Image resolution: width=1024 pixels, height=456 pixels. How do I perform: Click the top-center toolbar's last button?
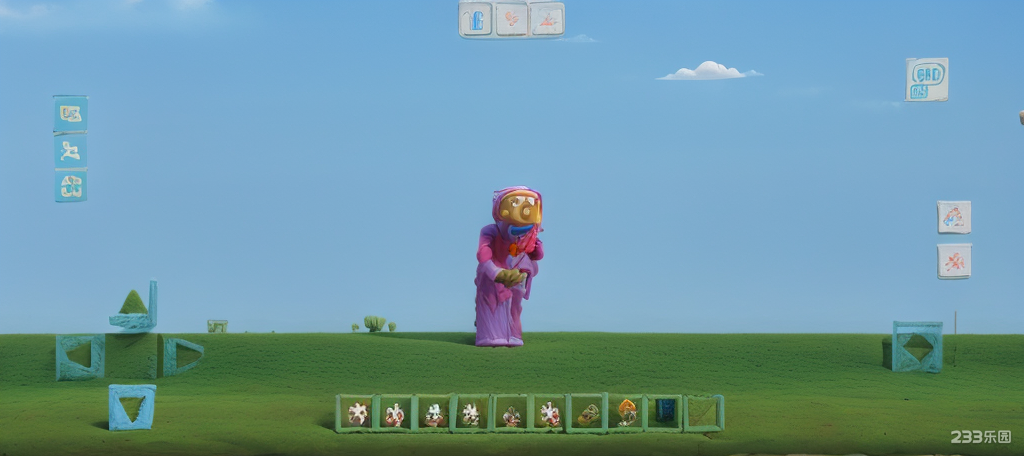(547, 19)
